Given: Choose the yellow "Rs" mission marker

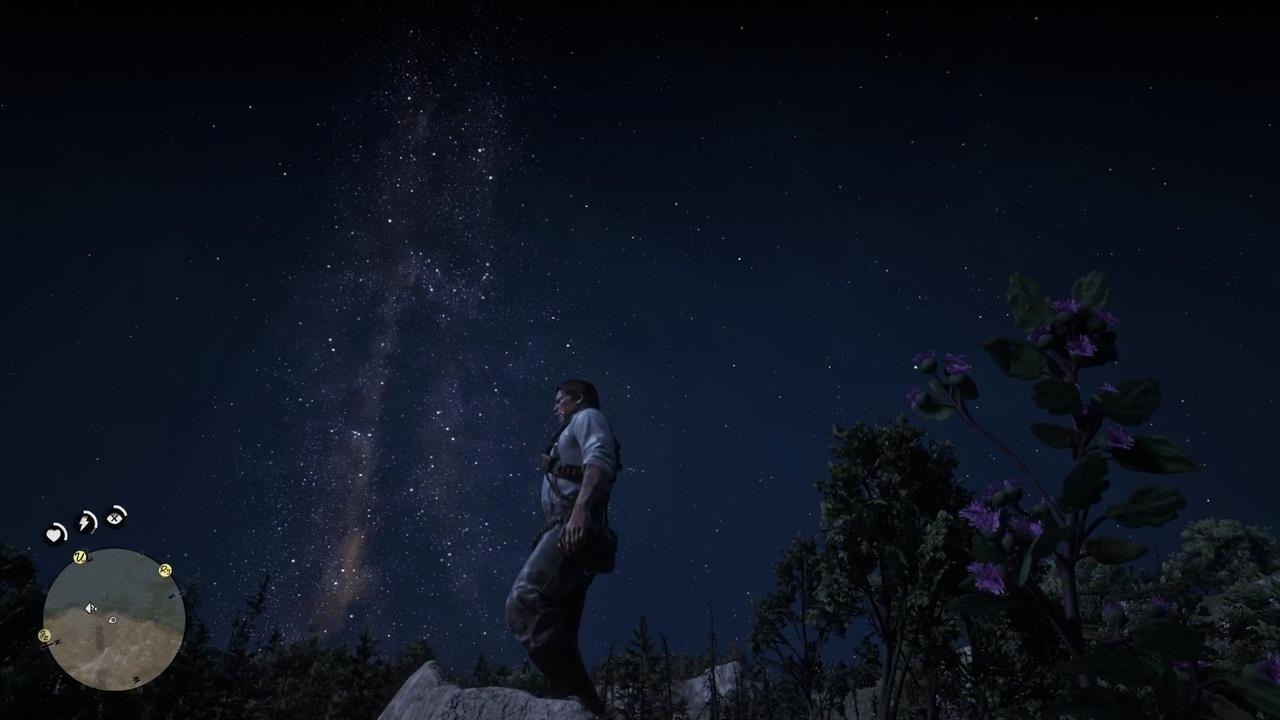Looking at the screenshot, I should pos(165,570).
